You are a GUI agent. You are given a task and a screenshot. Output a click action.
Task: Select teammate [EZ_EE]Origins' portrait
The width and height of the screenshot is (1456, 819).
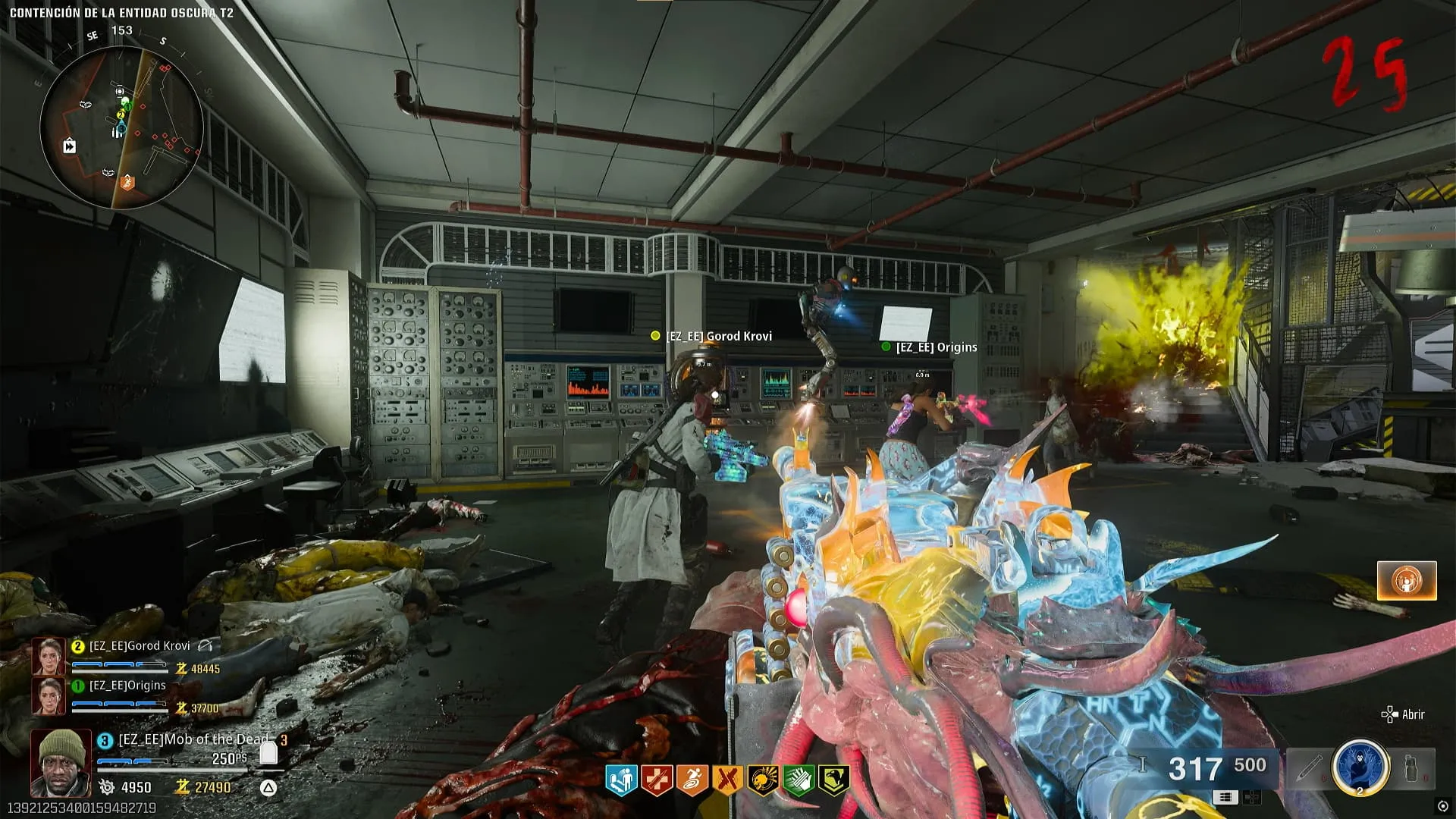click(x=48, y=695)
